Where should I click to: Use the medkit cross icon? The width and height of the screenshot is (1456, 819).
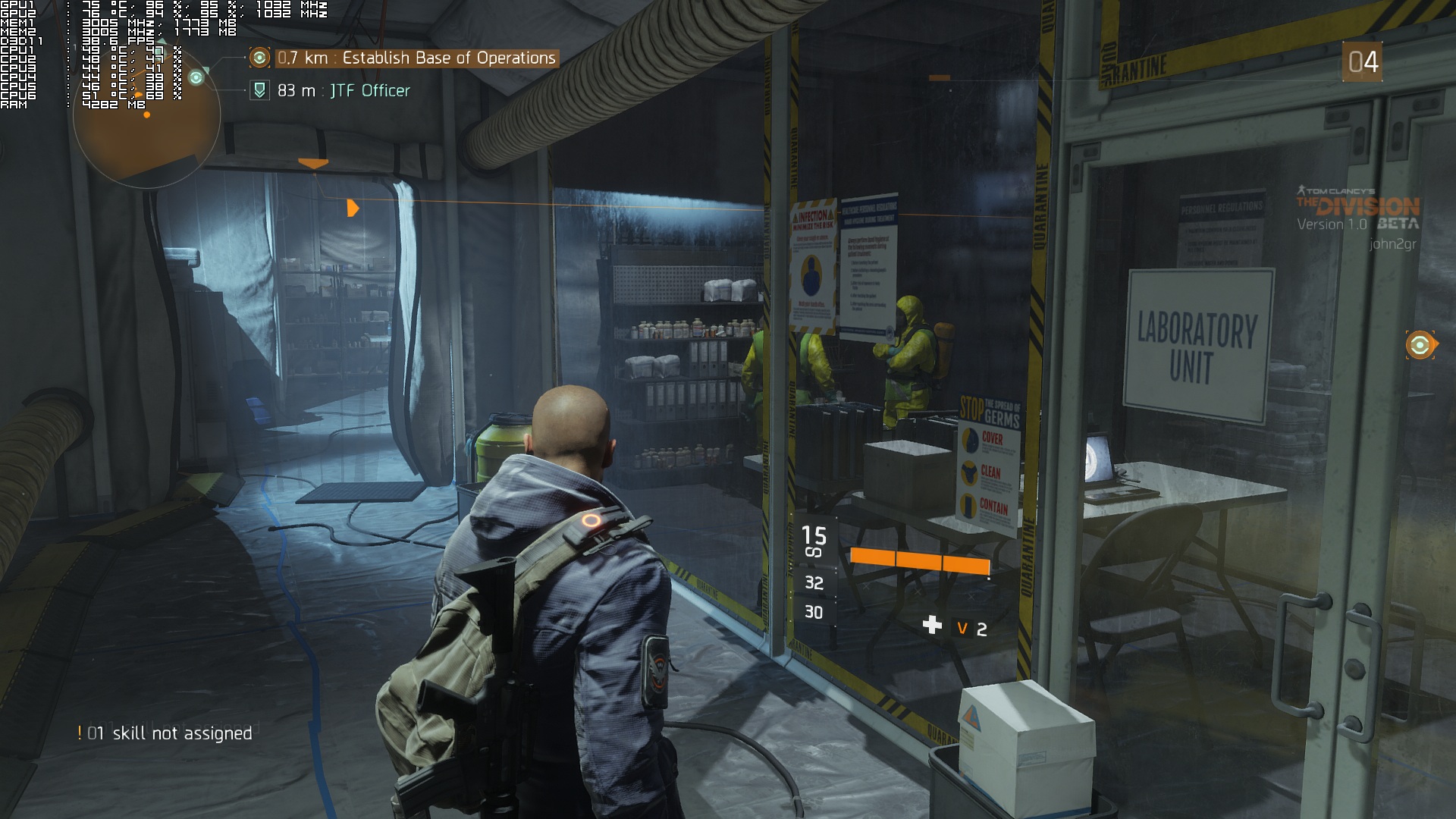tap(932, 625)
